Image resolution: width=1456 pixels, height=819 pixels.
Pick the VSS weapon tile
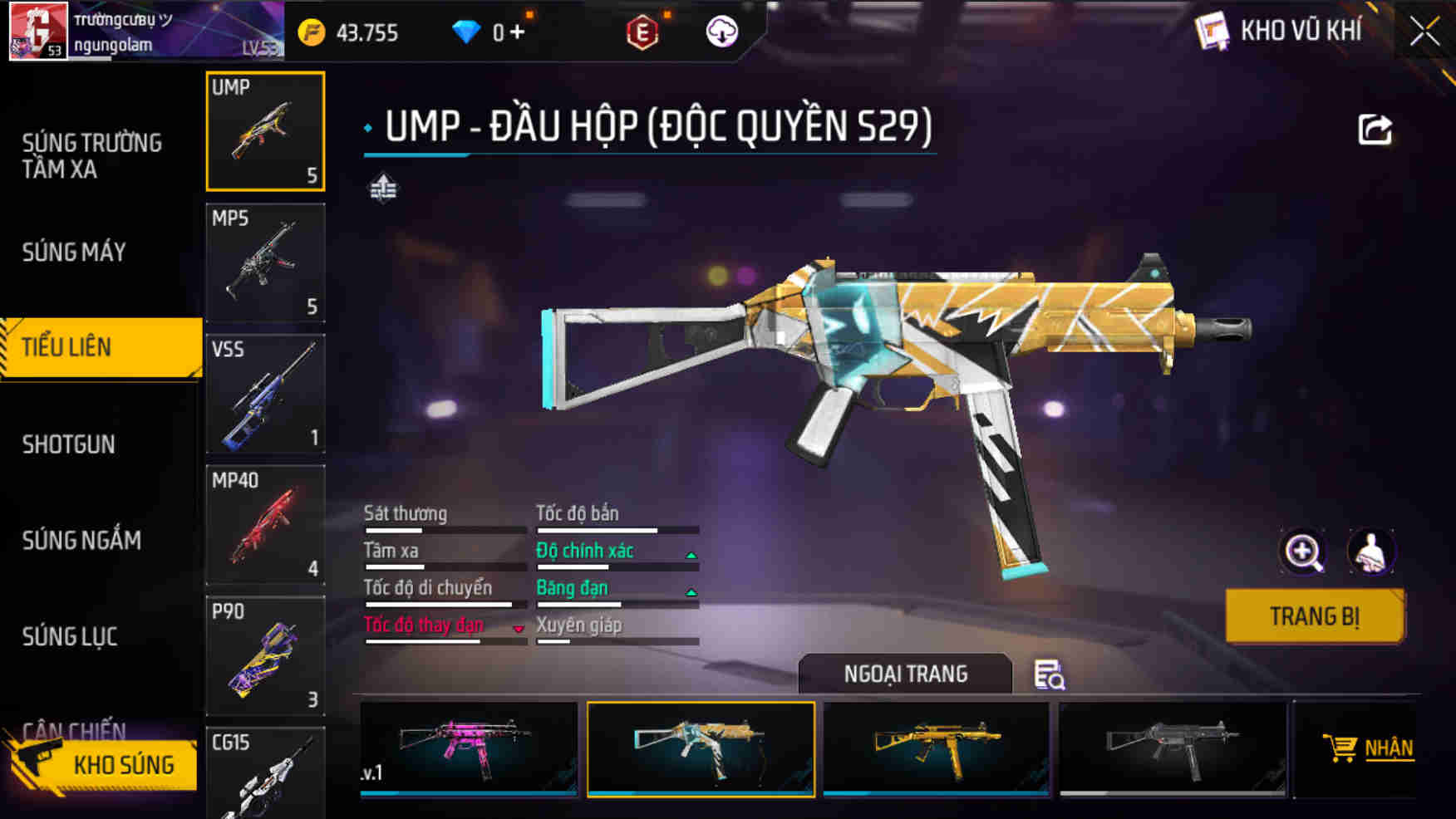[265, 394]
